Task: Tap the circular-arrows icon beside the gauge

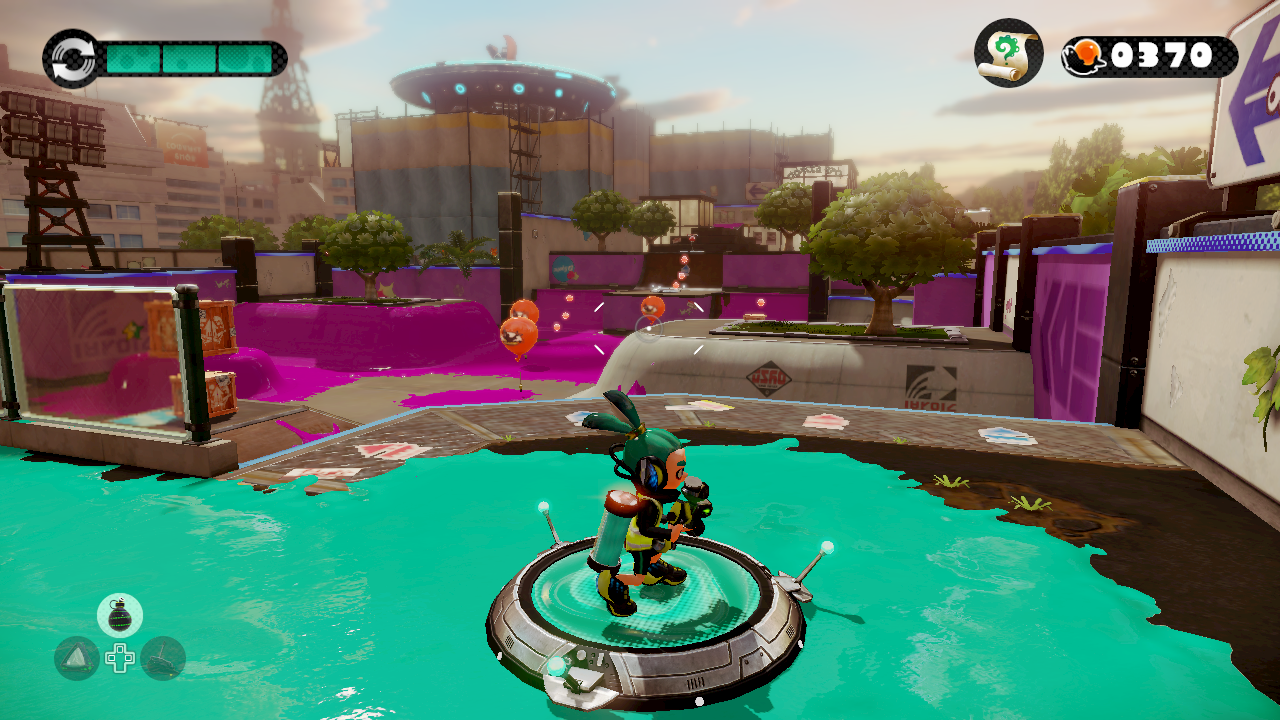Action: tap(71, 58)
